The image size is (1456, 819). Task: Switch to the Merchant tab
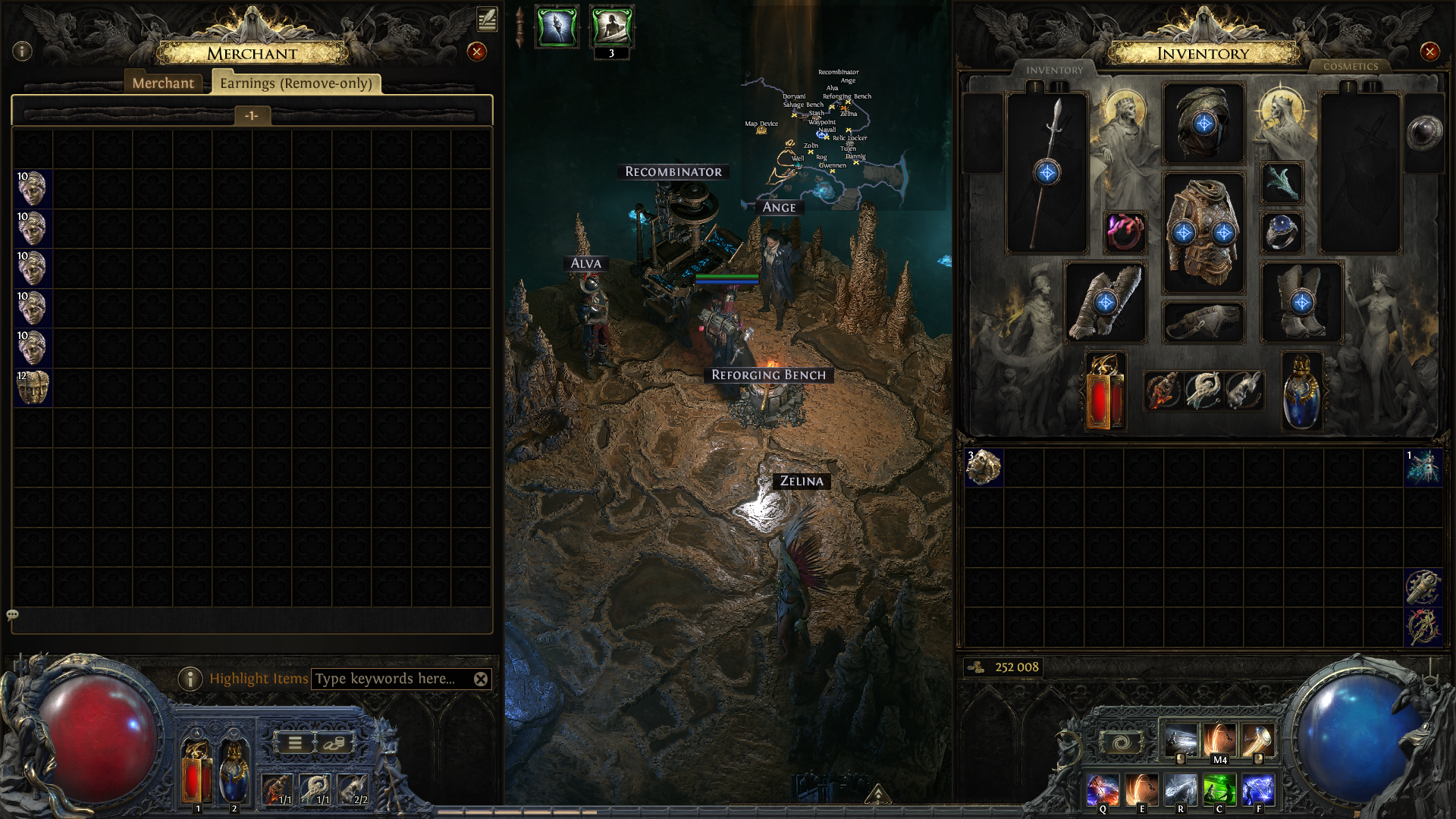click(163, 83)
